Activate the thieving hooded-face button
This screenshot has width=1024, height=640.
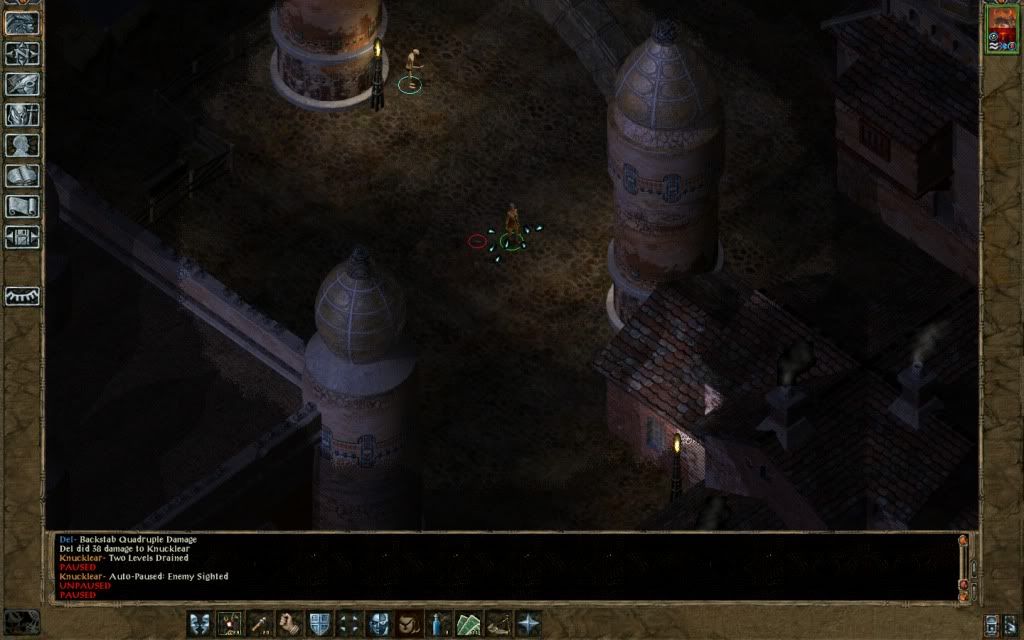(409, 624)
